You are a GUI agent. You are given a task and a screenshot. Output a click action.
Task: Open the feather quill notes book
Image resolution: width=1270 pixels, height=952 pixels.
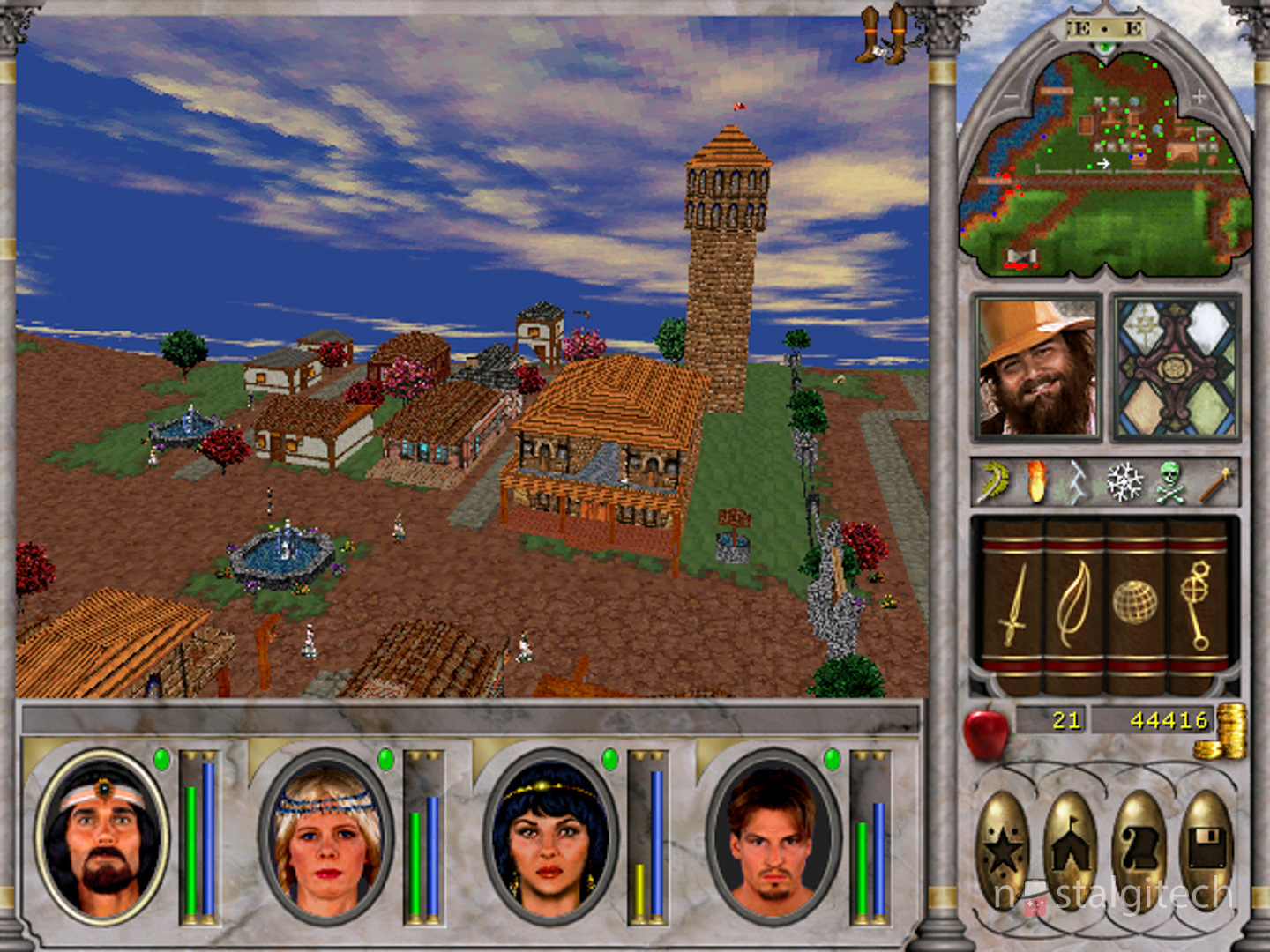click(x=1074, y=604)
